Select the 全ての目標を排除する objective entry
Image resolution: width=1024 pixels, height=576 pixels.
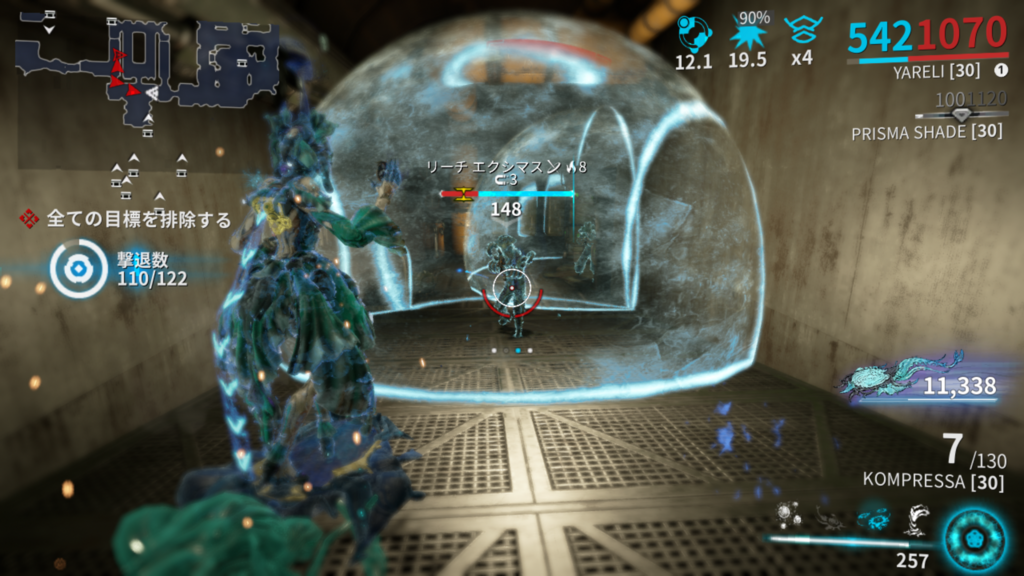pyautogui.click(x=128, y=219)
